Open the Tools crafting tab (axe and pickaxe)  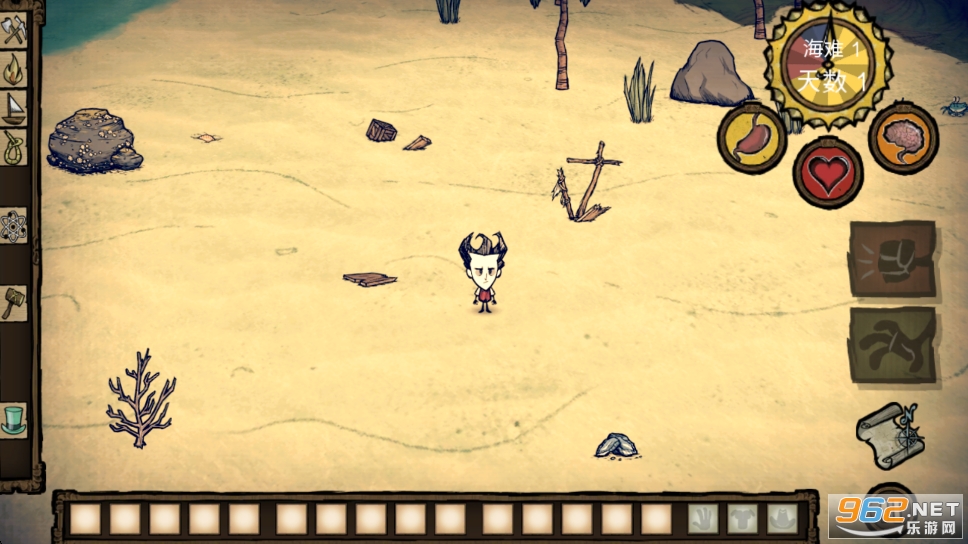pos(14,31)
